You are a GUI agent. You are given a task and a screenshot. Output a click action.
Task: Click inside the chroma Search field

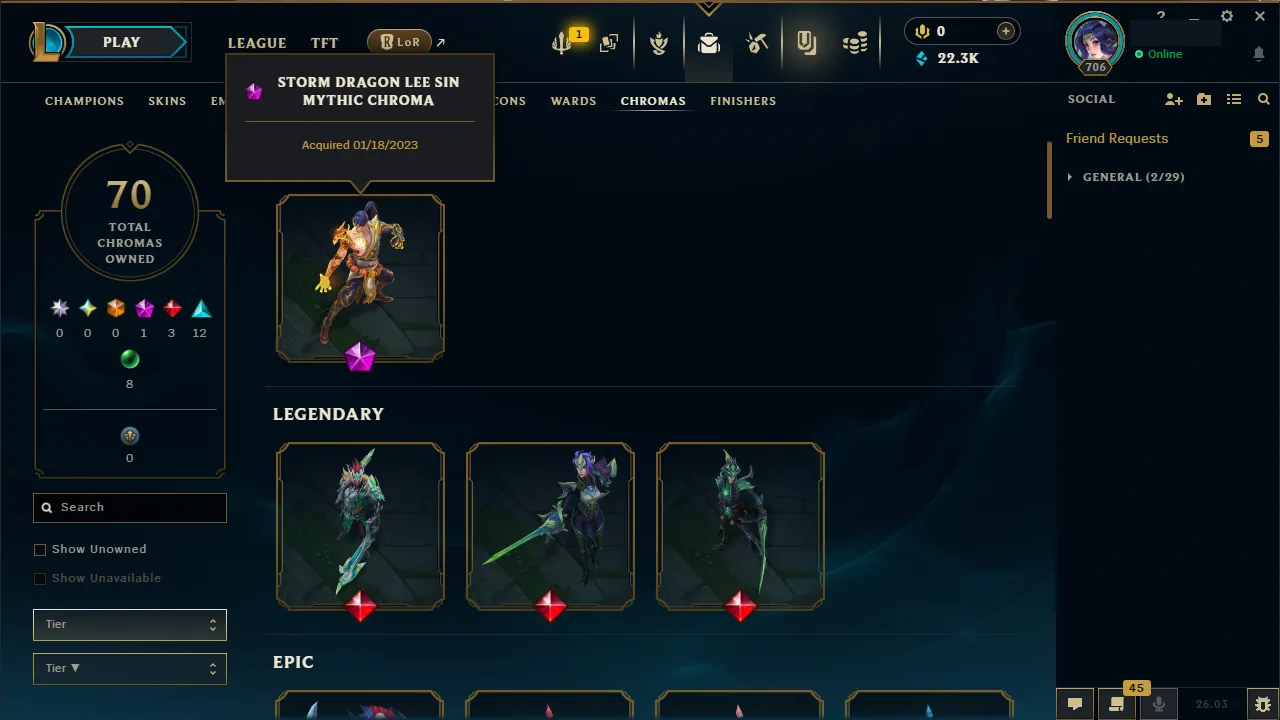(129, 507)
